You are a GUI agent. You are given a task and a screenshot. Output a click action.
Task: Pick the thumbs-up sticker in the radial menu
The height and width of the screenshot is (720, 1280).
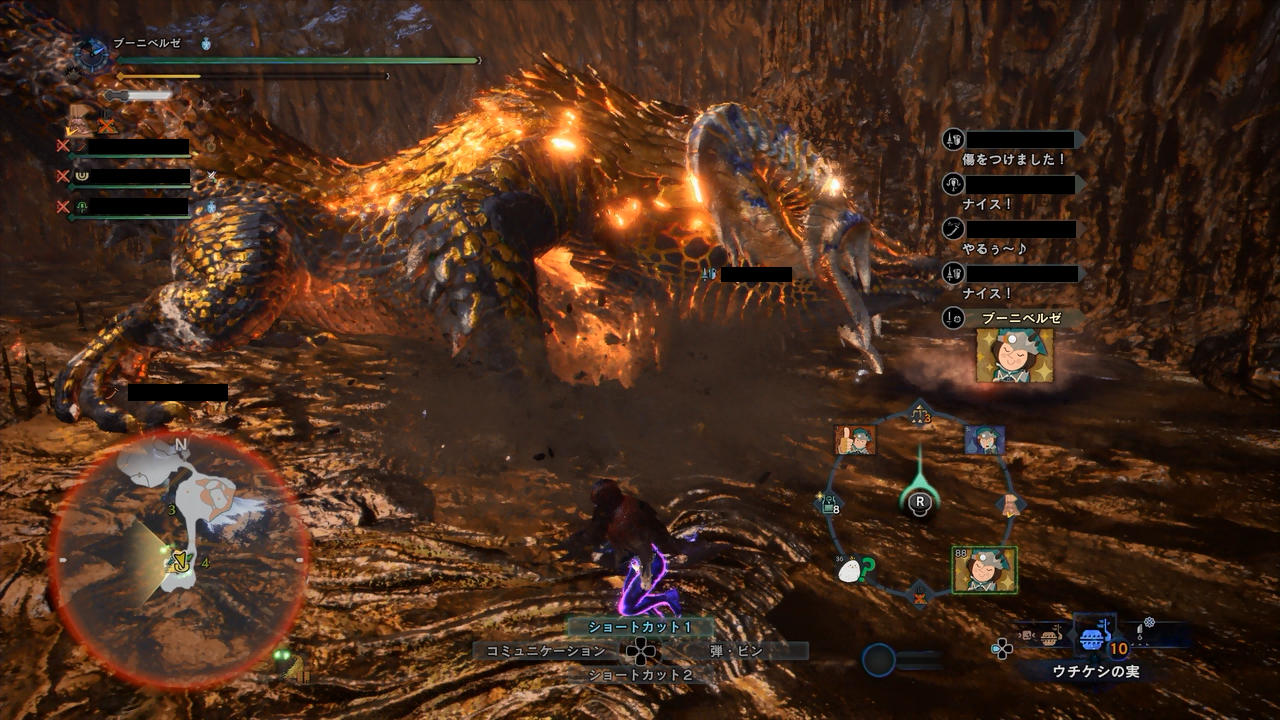855,440
